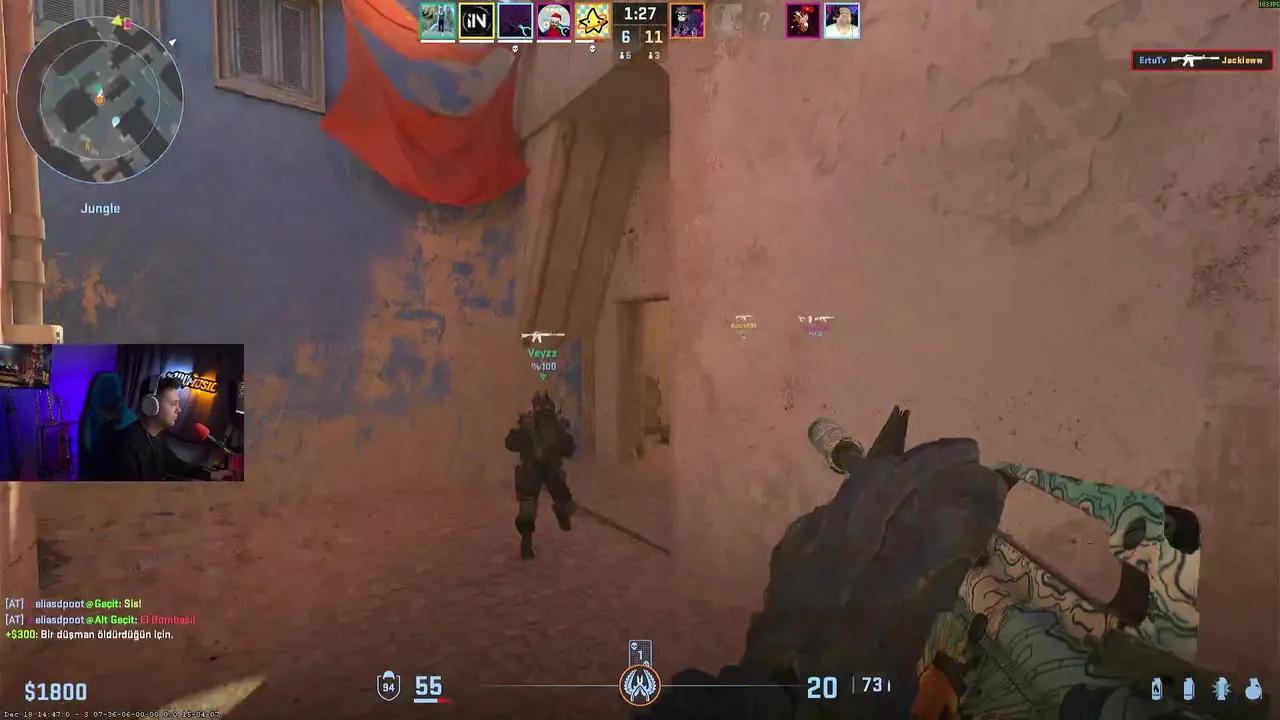Viewport: 1280px width, 720px height.
Task: Select the HE grenade icon
Action: [x=1254, y=690]
